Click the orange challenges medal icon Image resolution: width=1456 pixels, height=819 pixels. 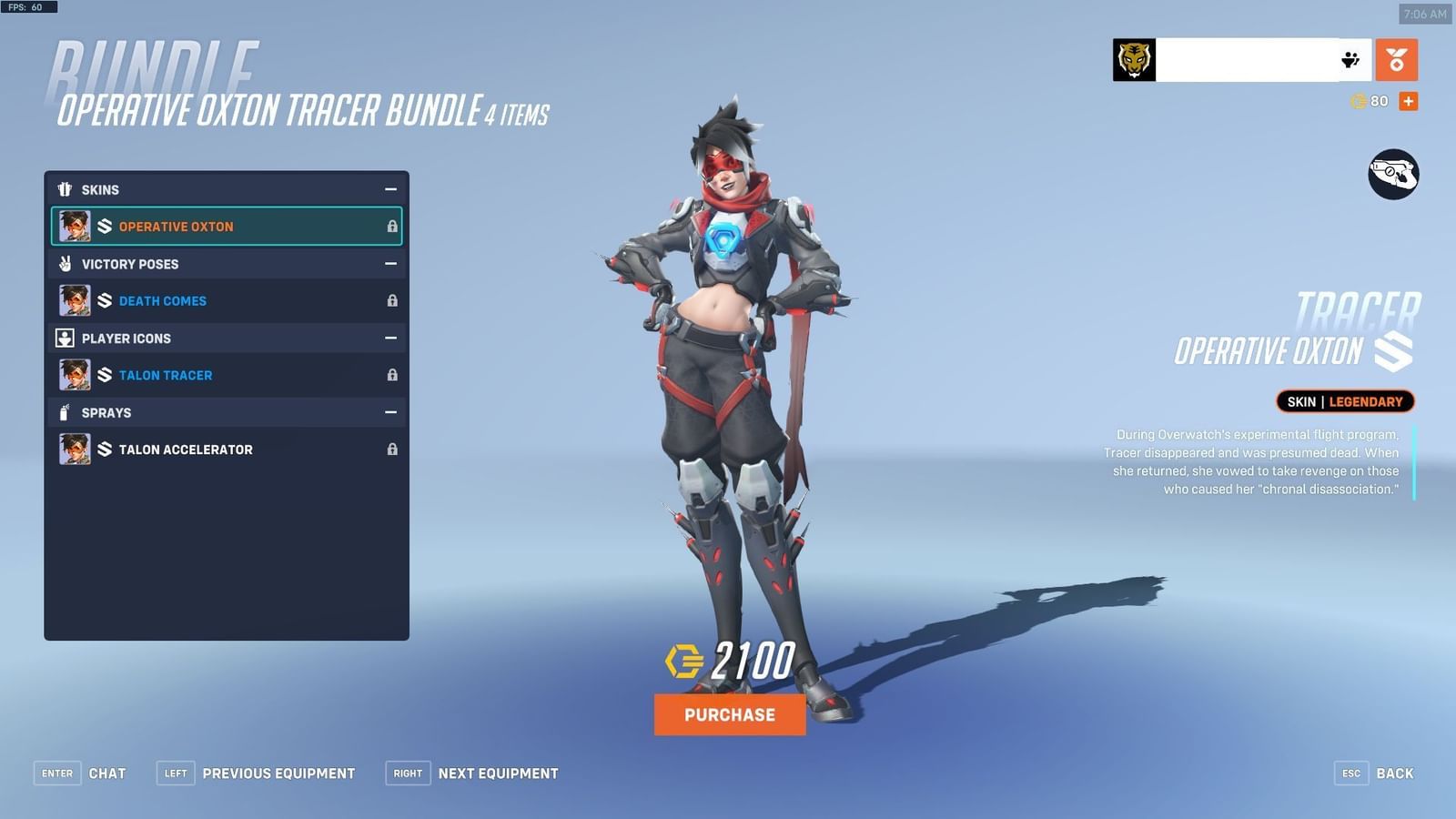click(1397, 60)
